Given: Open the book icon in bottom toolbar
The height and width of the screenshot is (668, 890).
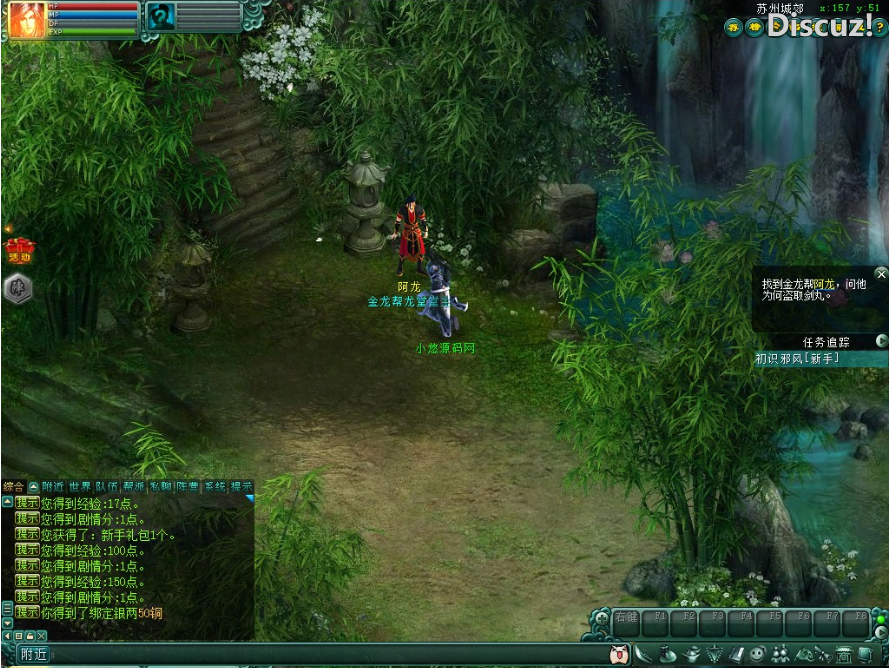Looking at the screenshot, I should click(x=737, y=655).
